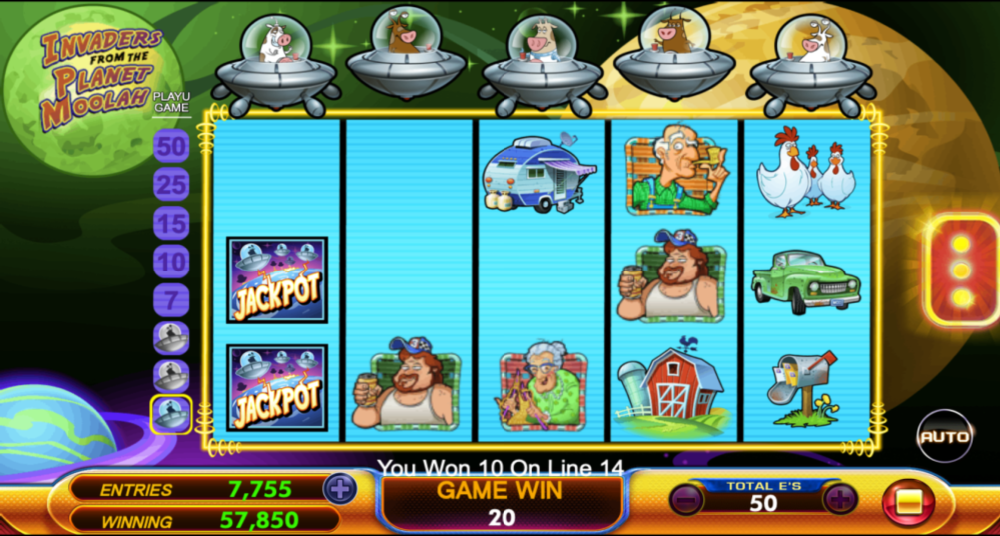Select the yellow-highlighted UFO button
Screen dimensions: 1000x536
[x=171, y=414]
